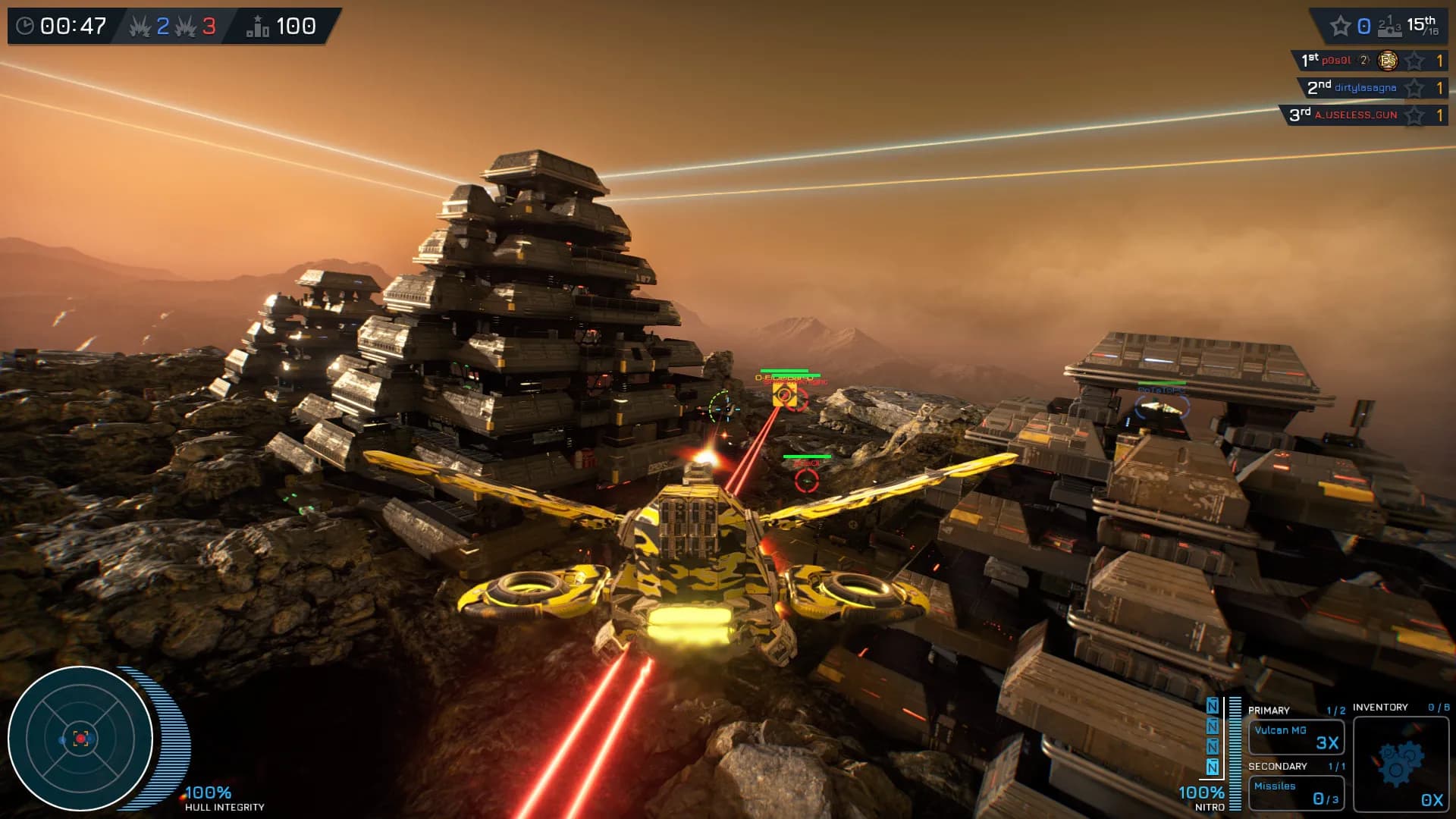The width and height of the screenshot is (1456, 819).
Task: Select the Missiles secondary weapon slot
Action: pyautogui.click(x=1296, y=792)
